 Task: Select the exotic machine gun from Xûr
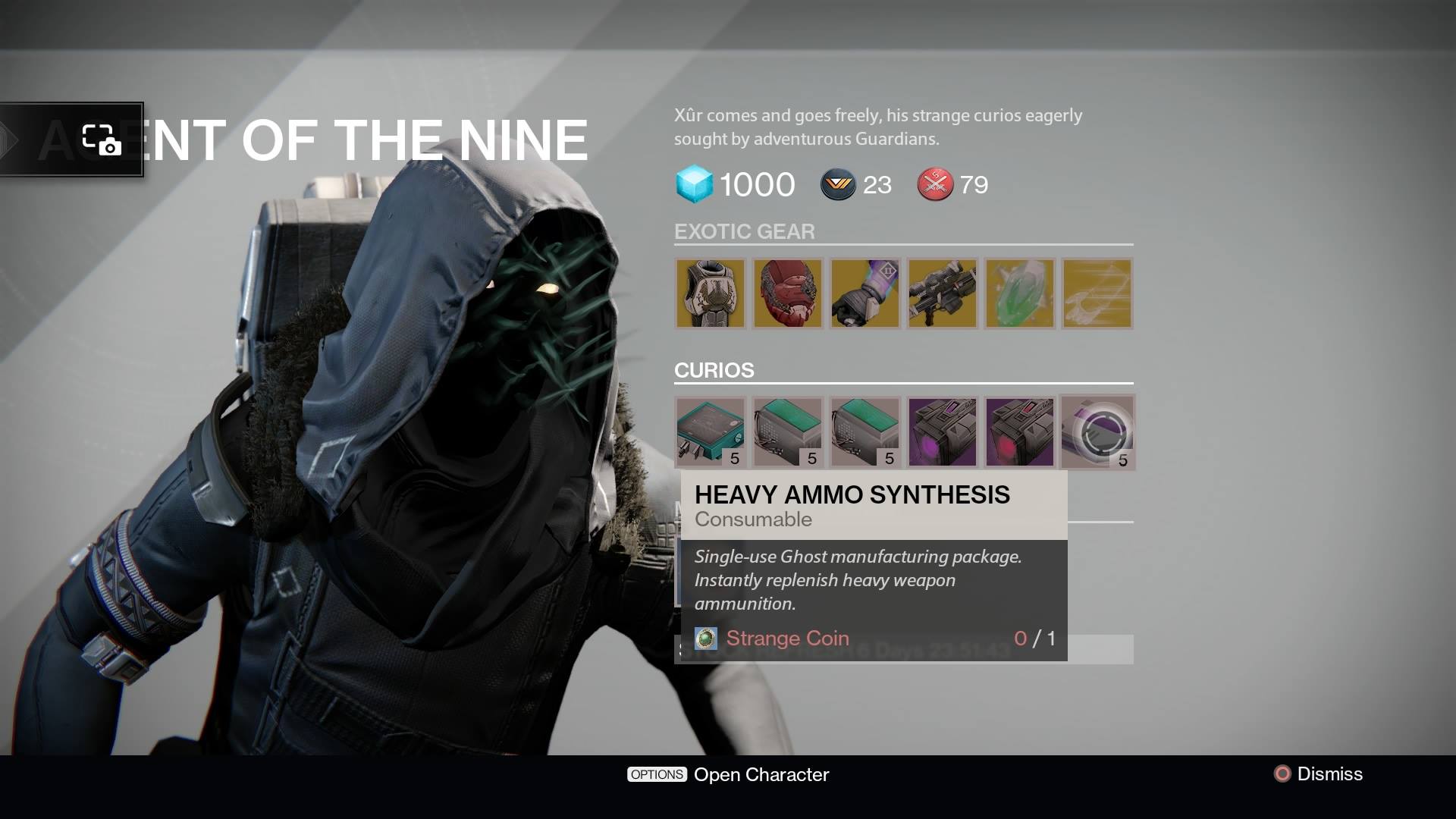pyautogui.click(x=942, y=293)
